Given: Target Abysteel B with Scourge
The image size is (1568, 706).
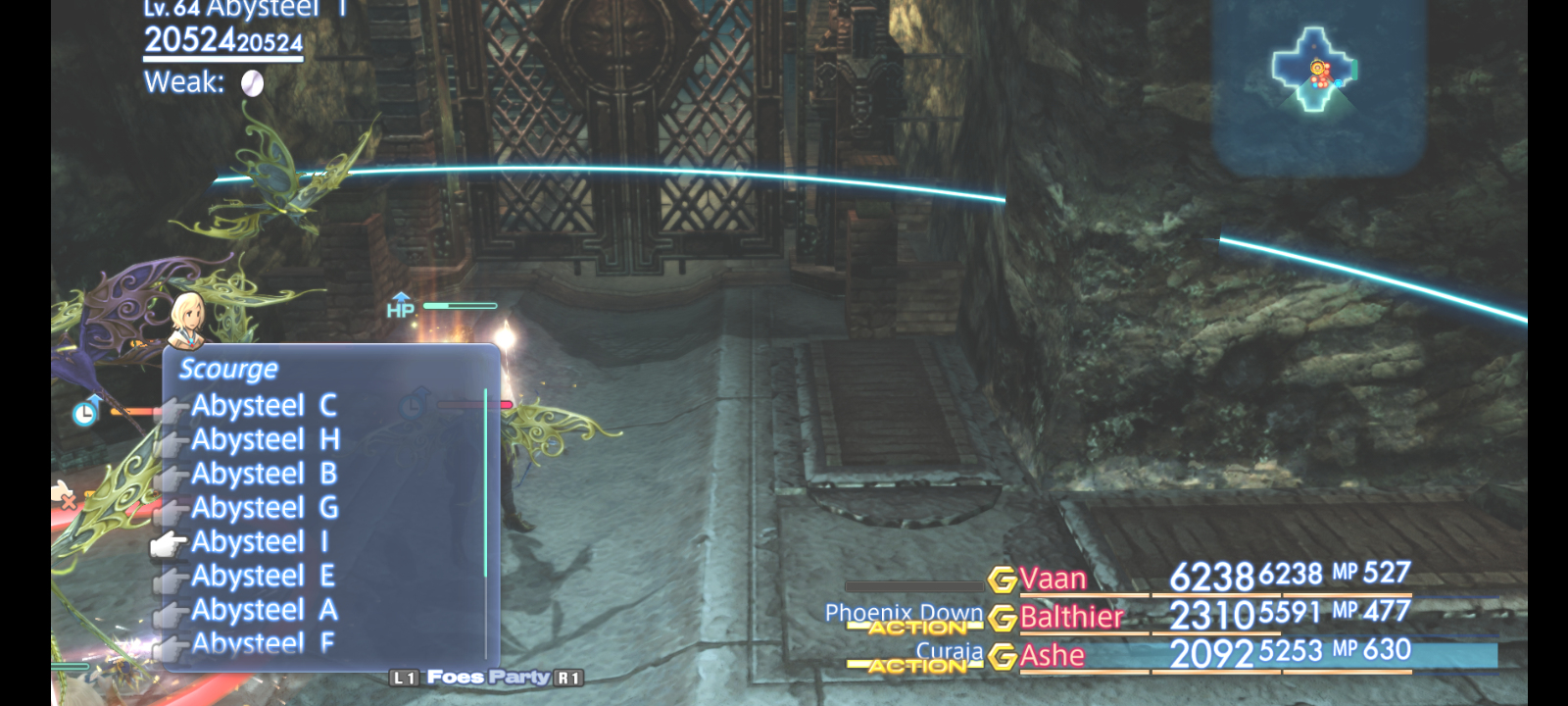Looking at the screenshot, I should (x=264, y=475).
